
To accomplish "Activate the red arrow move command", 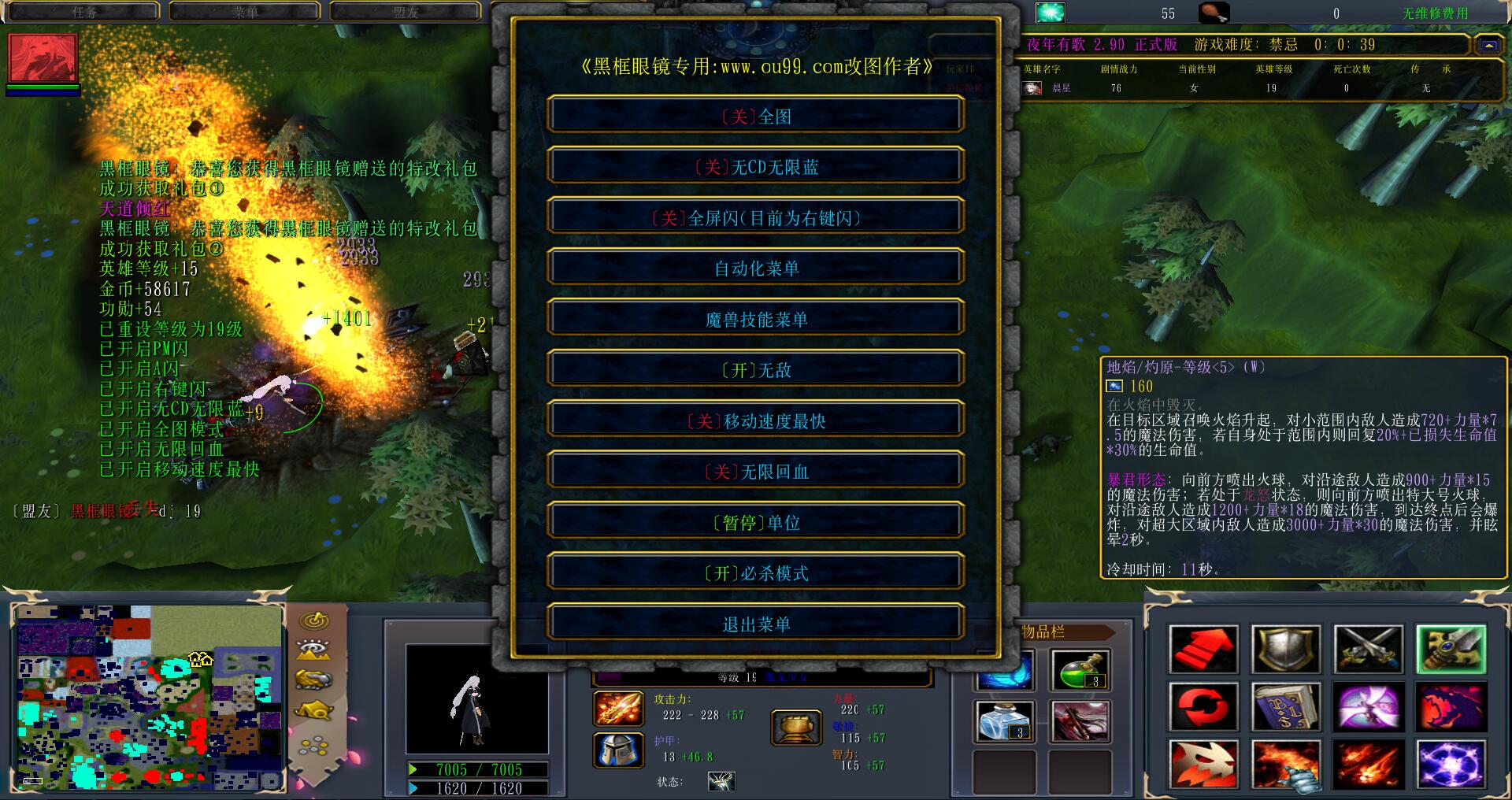I will [1203, 650].
